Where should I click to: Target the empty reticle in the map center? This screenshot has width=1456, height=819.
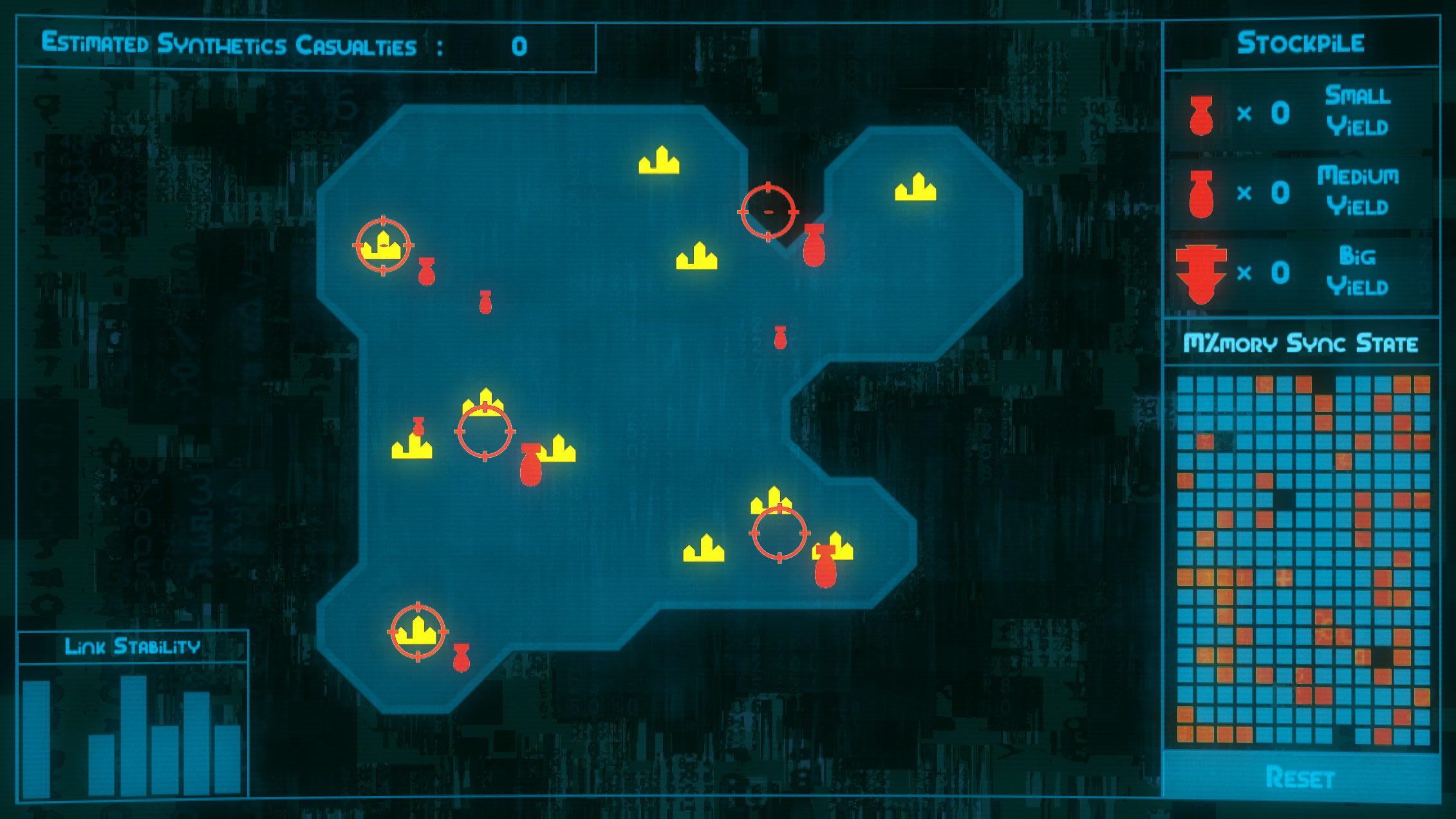click(484, 432)
